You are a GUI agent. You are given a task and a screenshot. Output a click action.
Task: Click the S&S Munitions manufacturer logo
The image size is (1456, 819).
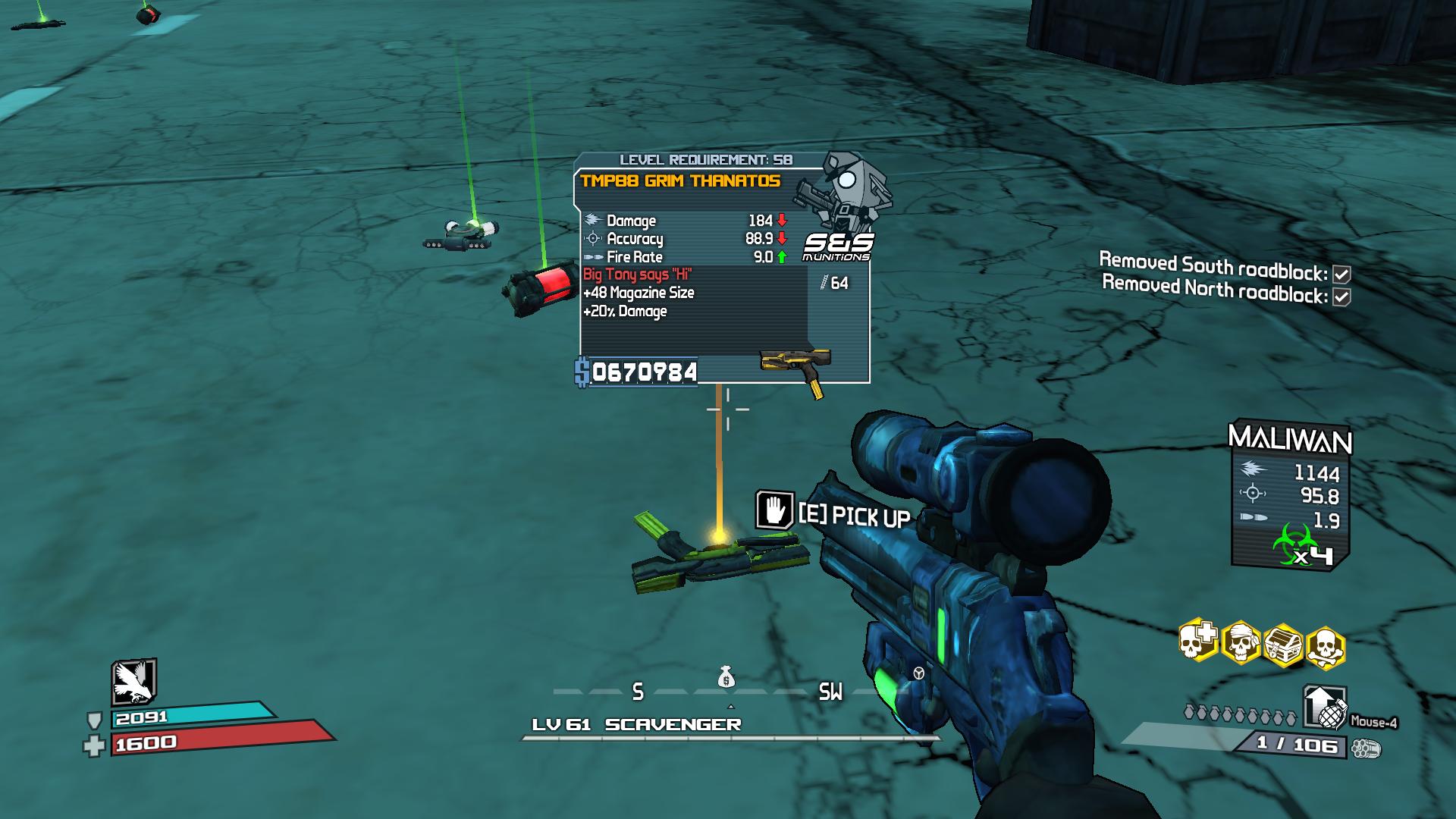(x=837, y=246)
